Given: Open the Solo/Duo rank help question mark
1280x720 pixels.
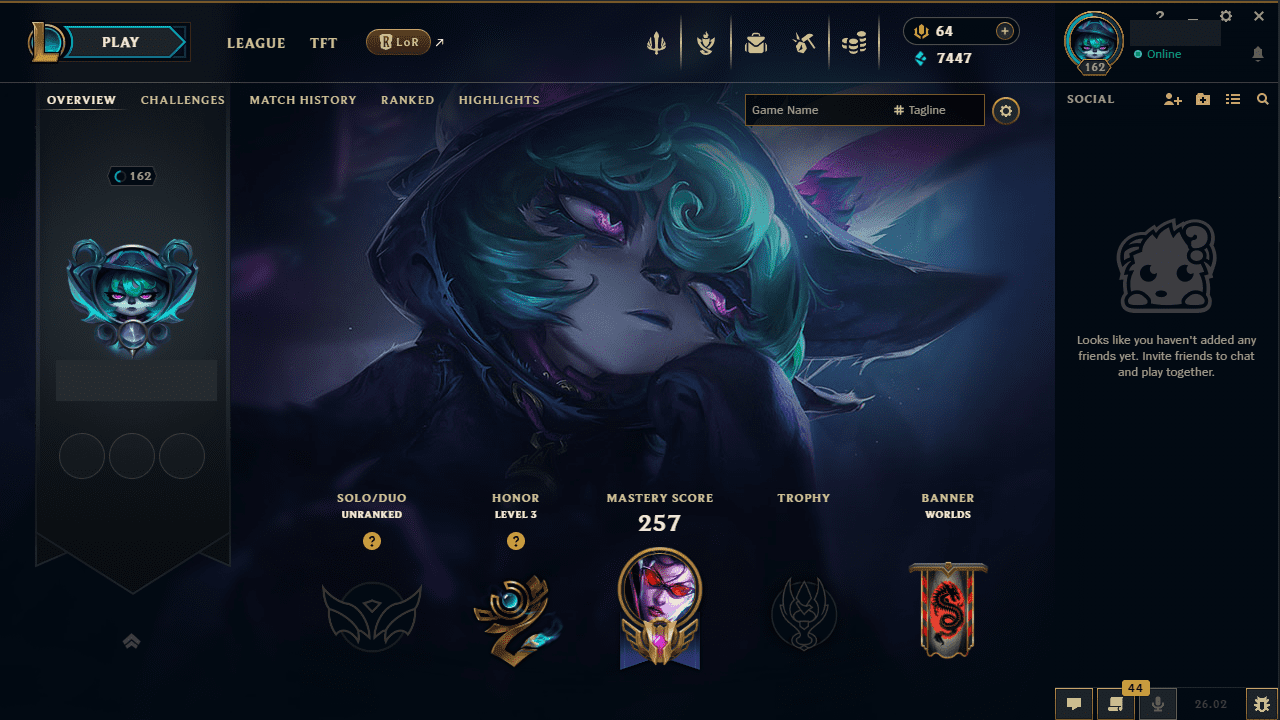Looking at the screenshot, I should click(x=372, y=541).
